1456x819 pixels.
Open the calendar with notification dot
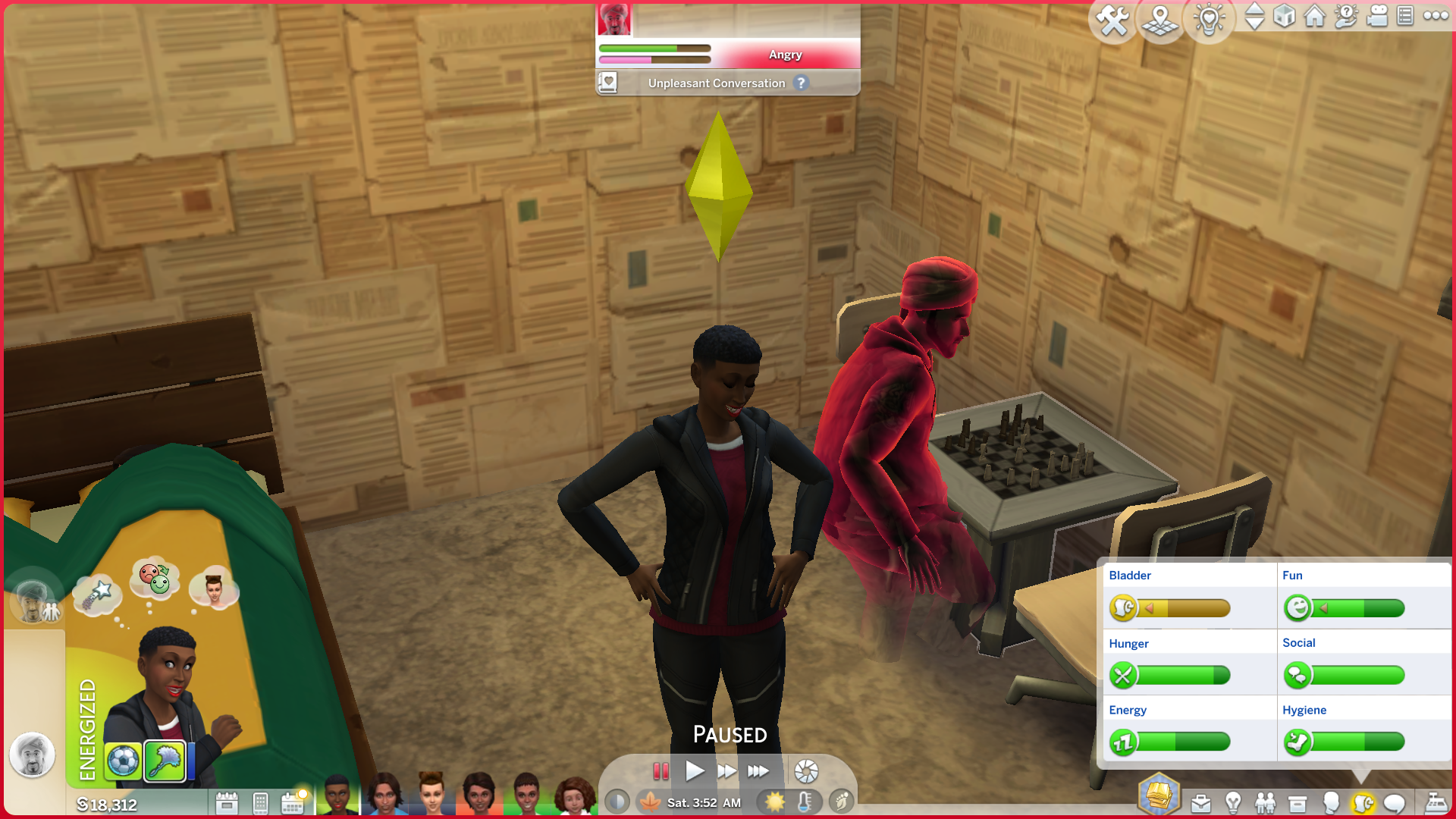293,803
